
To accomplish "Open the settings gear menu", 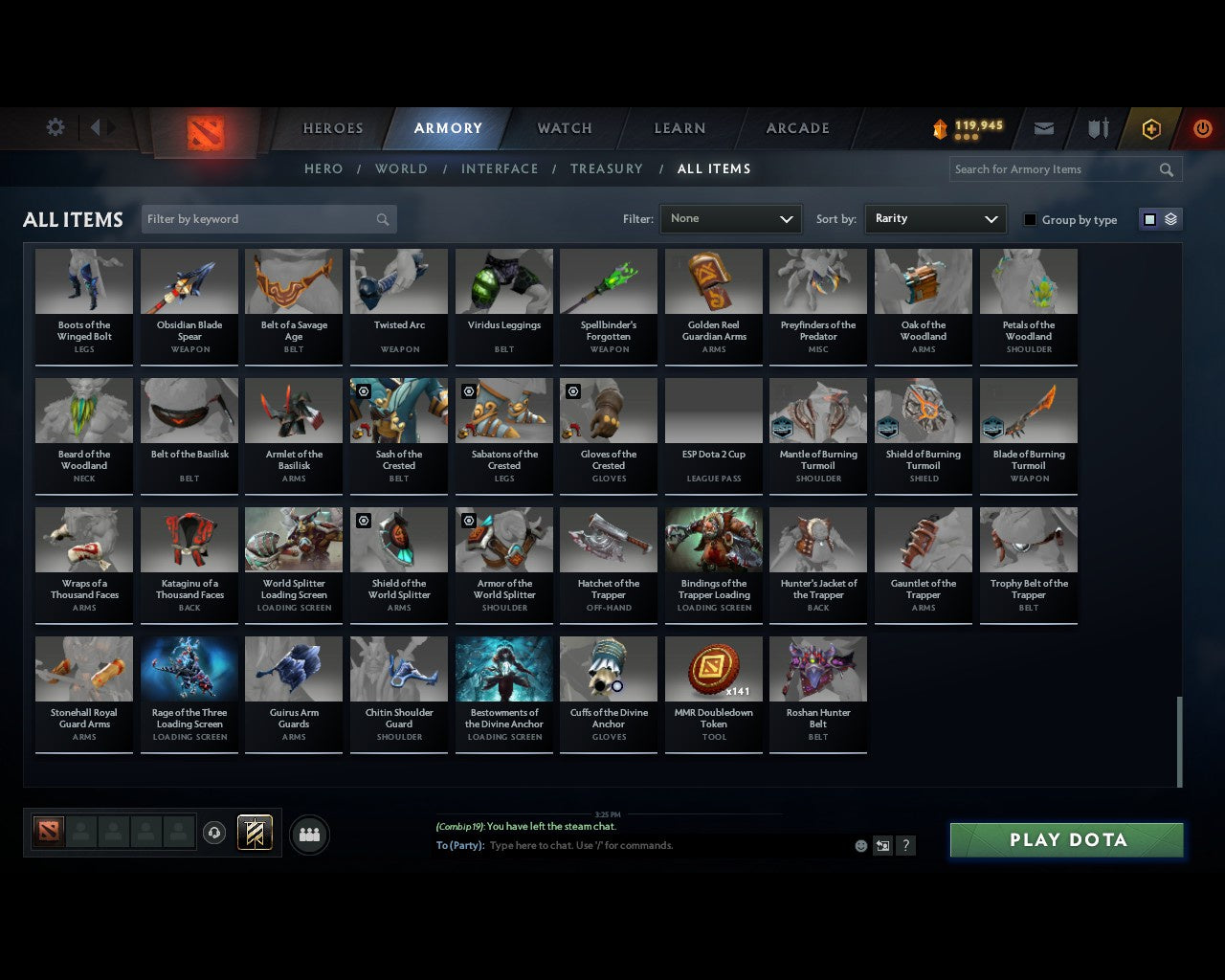I will [x=55, y=127].
